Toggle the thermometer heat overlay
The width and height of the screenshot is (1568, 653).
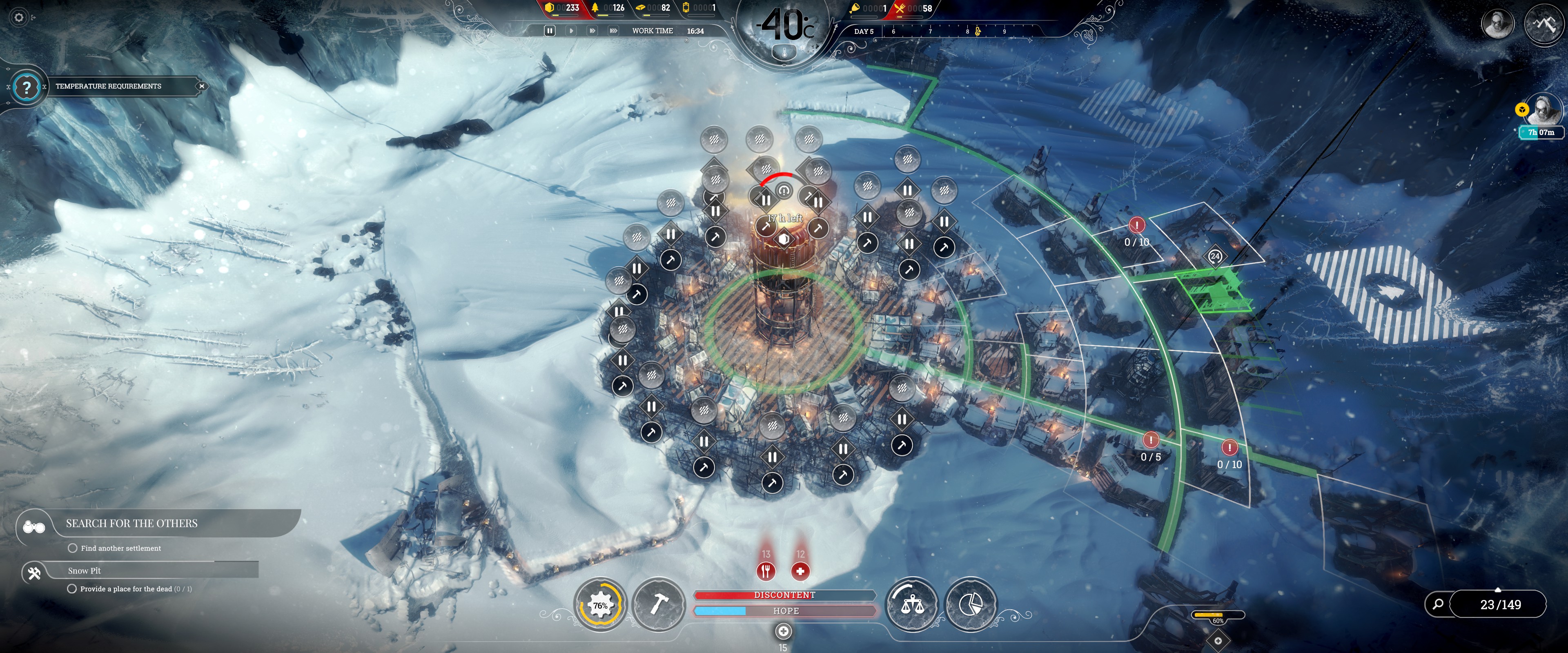point(784,53)
